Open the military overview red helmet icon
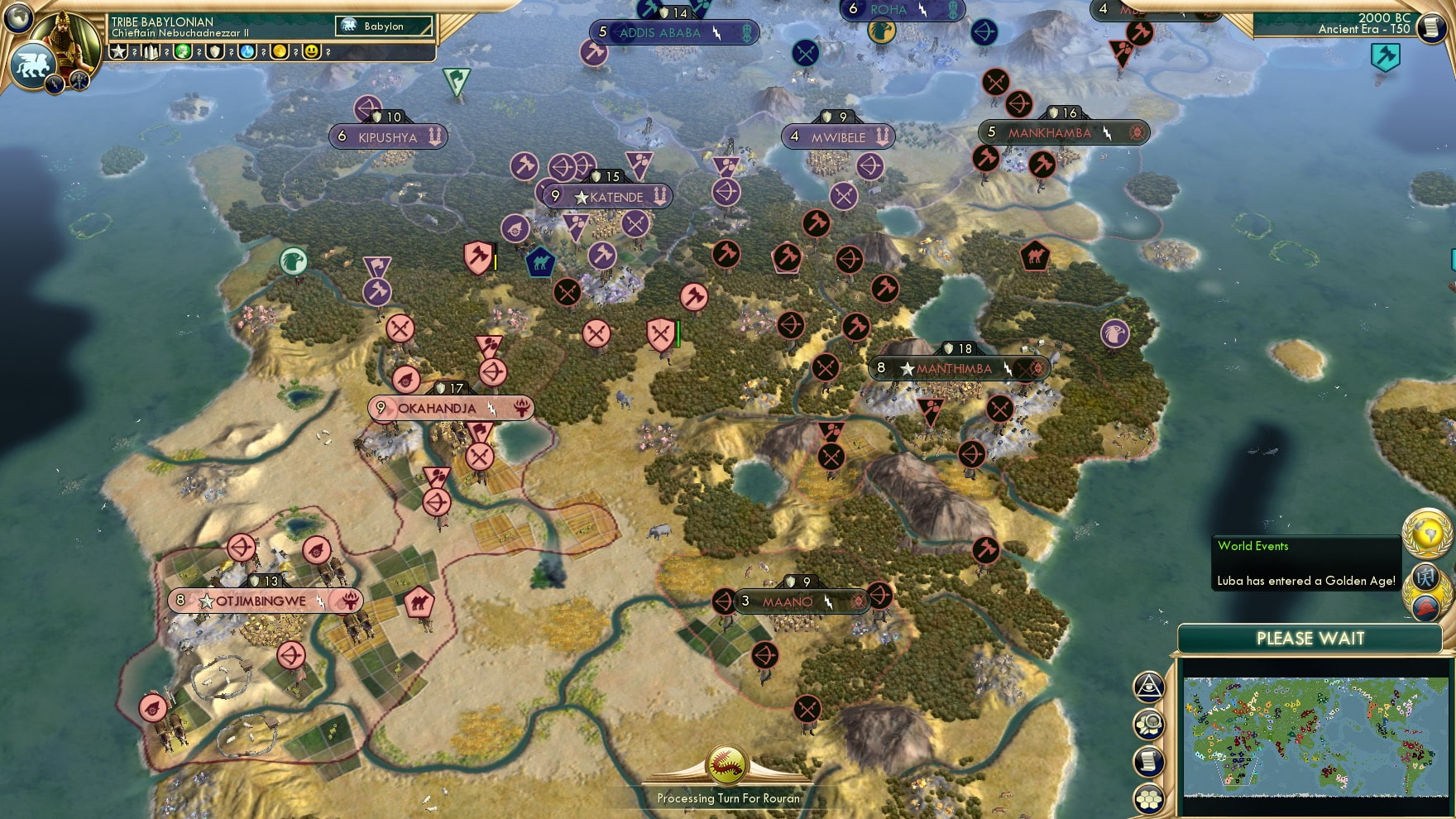Screen dimensions: 1456x819 (1425, 607)
